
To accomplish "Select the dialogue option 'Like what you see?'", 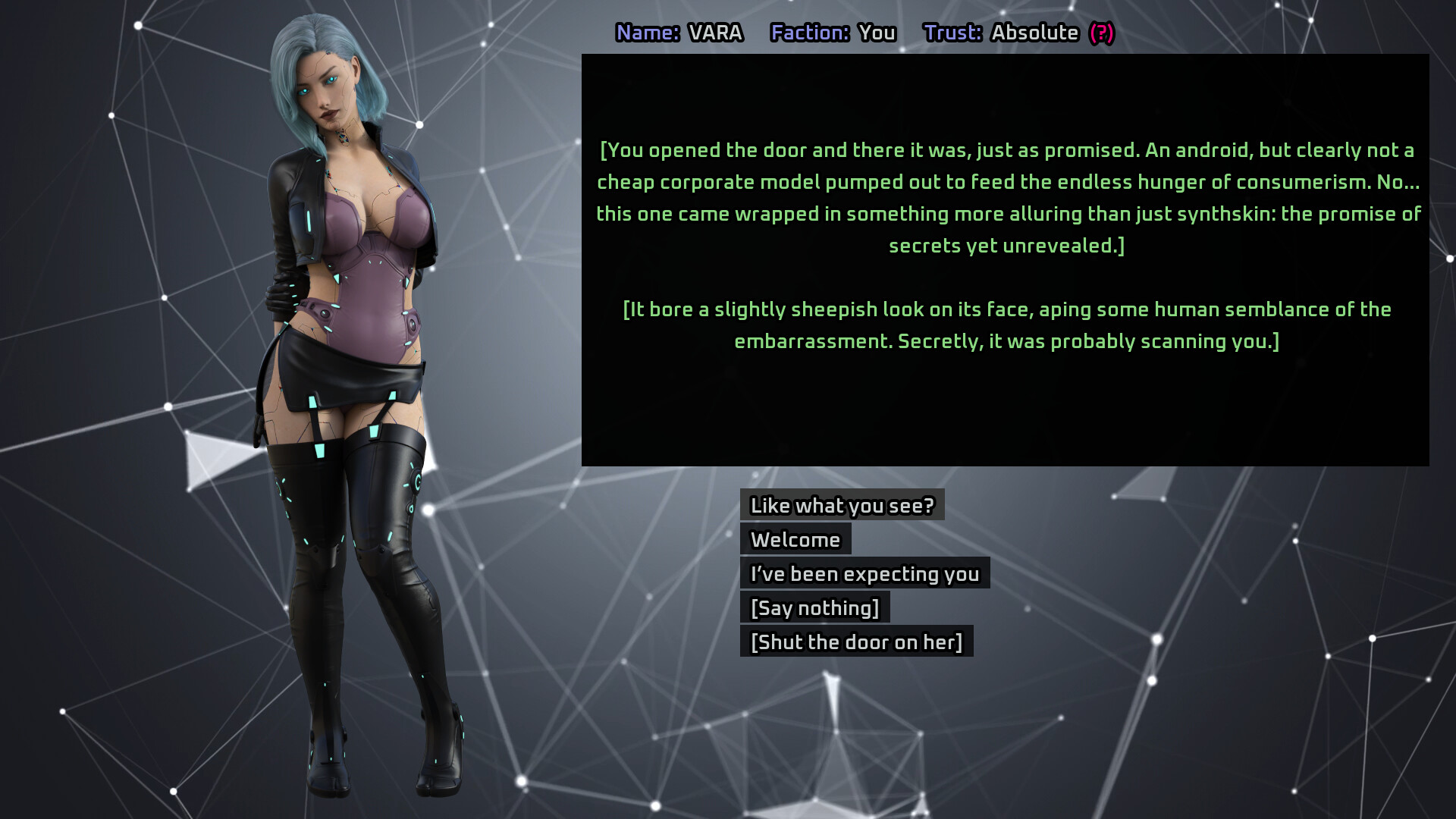I will pyautogui.click(x=842, y=505).
